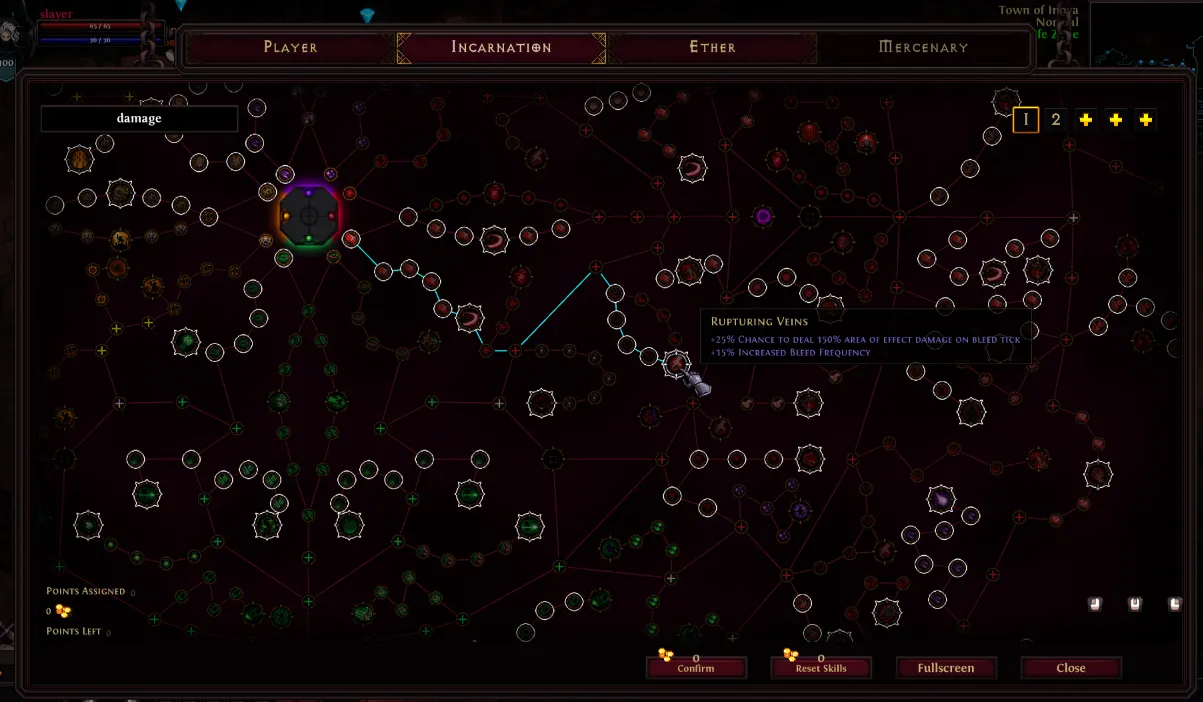Select the Incarnation tab
The height and width of the screenshot is (702, 1203).
coord(501,47)
